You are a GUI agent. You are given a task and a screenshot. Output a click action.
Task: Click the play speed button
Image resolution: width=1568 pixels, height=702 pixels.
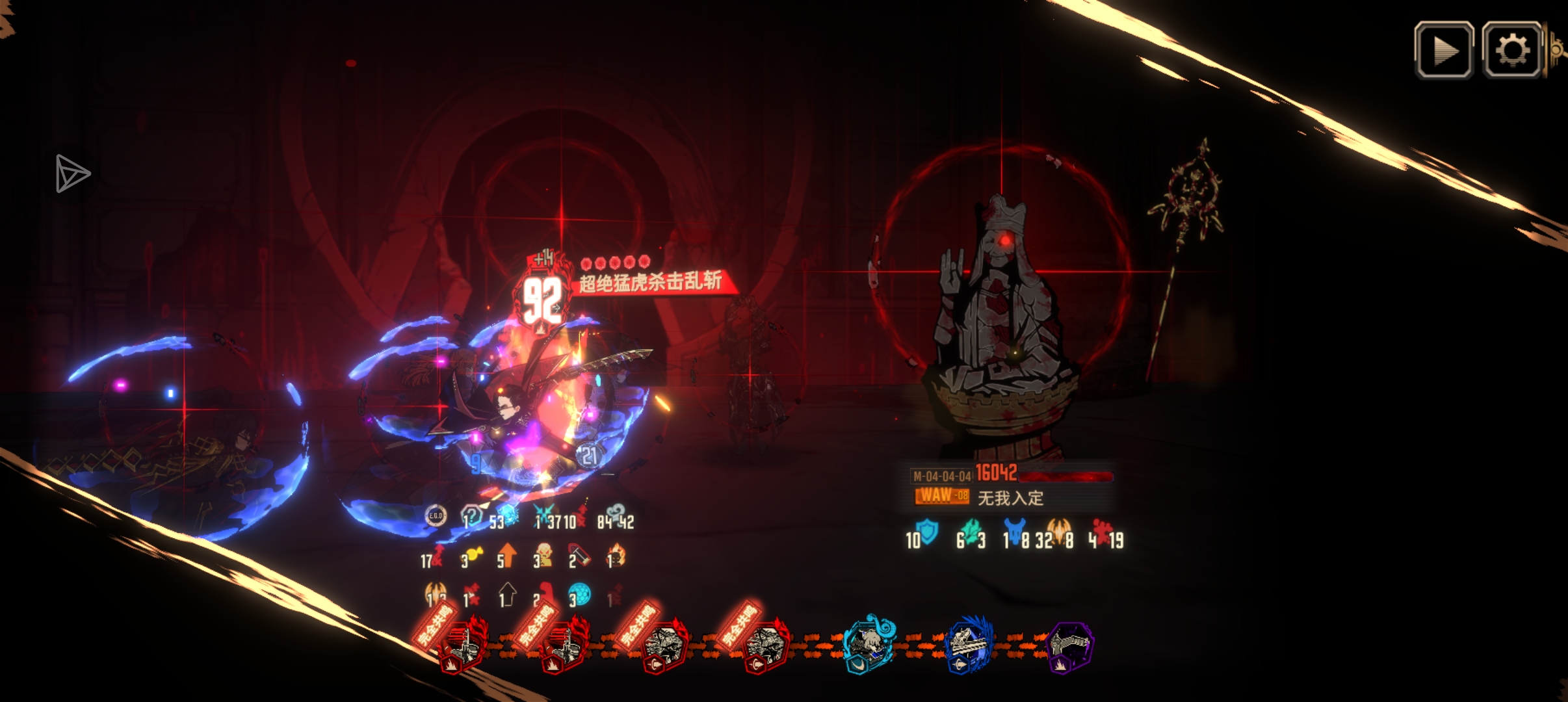click(1444, 51)
